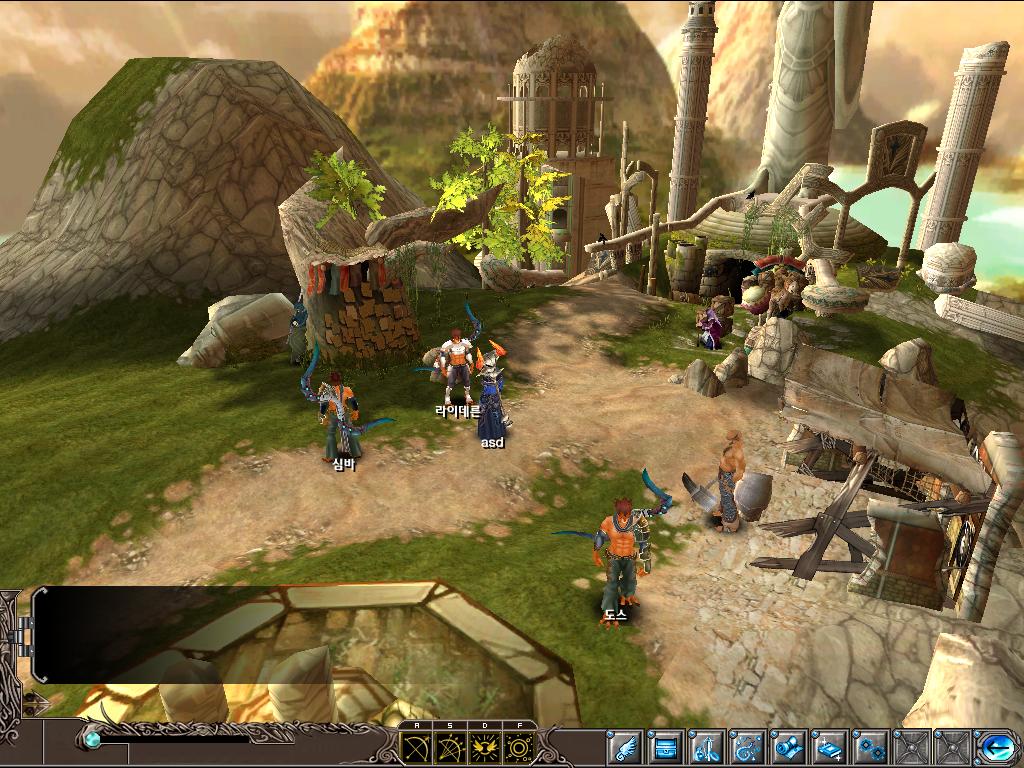Use the bow-and-arrow skill in slot S
The height and width of the screenshot is (768, 1024).
point(450,746)
